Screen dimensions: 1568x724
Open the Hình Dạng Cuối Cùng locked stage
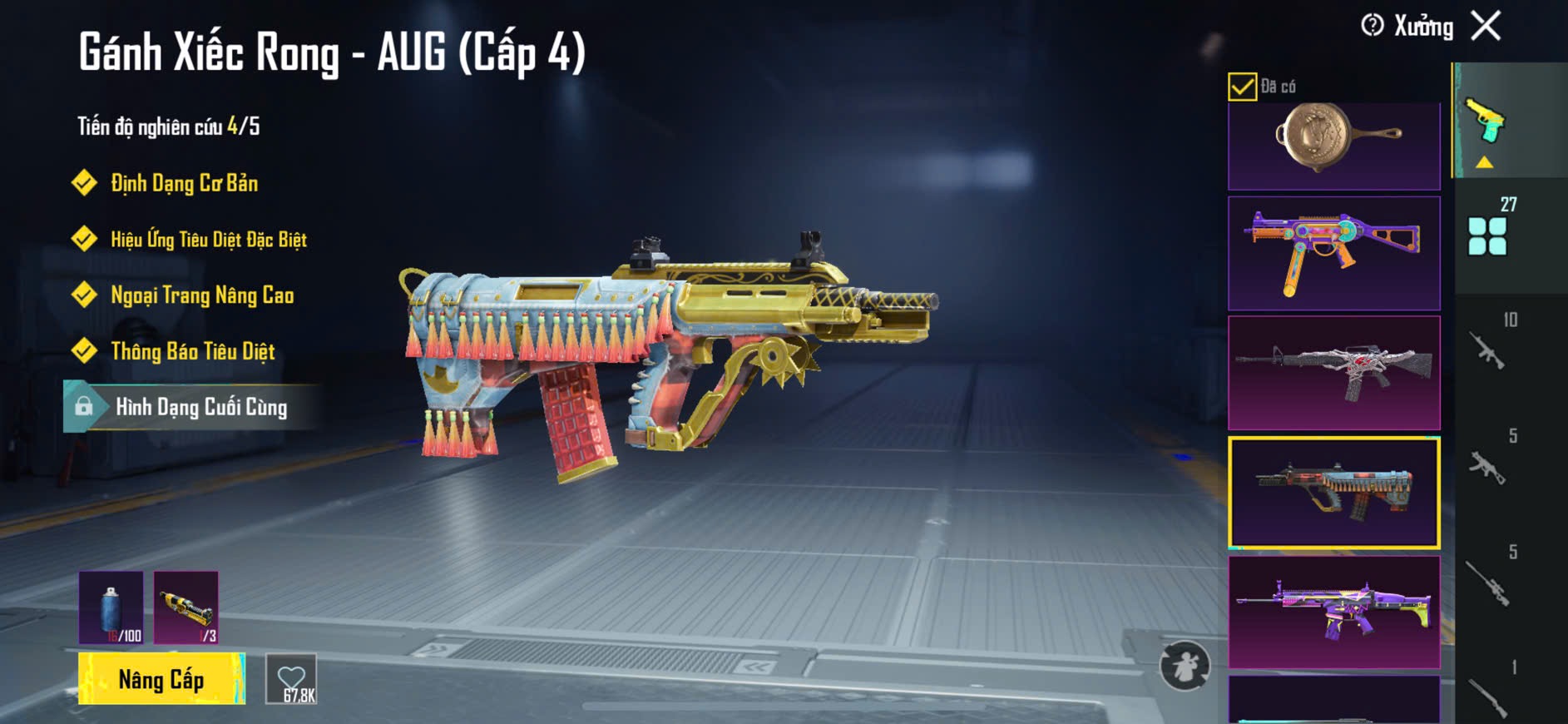pyautogui.click(x=193, y=407)
